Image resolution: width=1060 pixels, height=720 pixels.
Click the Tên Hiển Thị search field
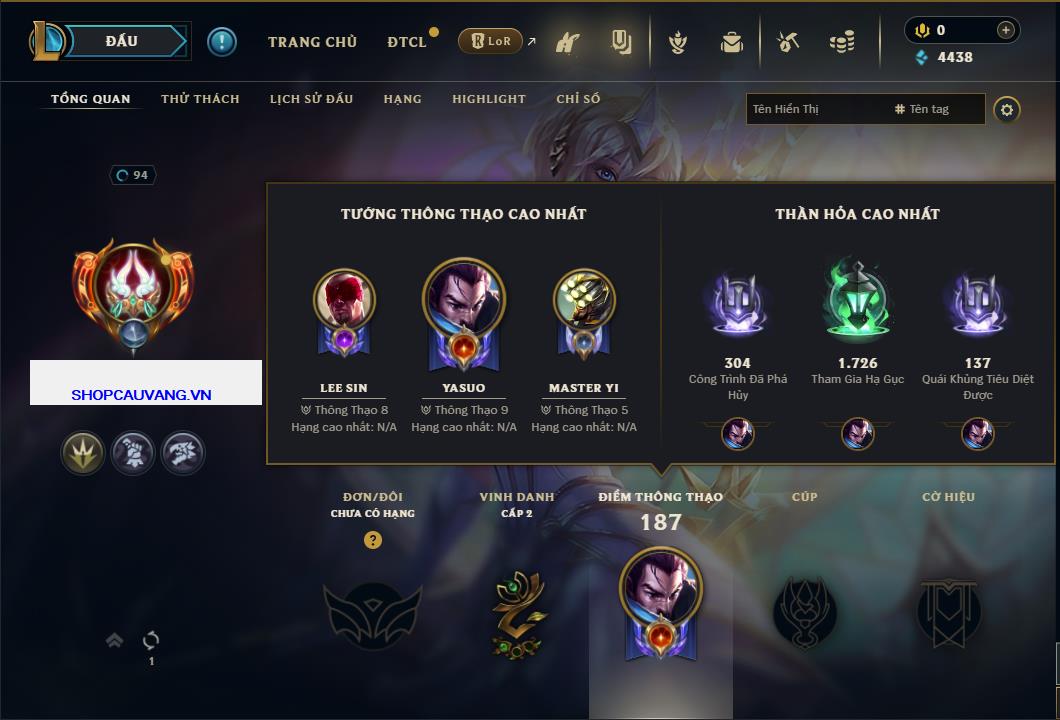(x=815, y=109)
